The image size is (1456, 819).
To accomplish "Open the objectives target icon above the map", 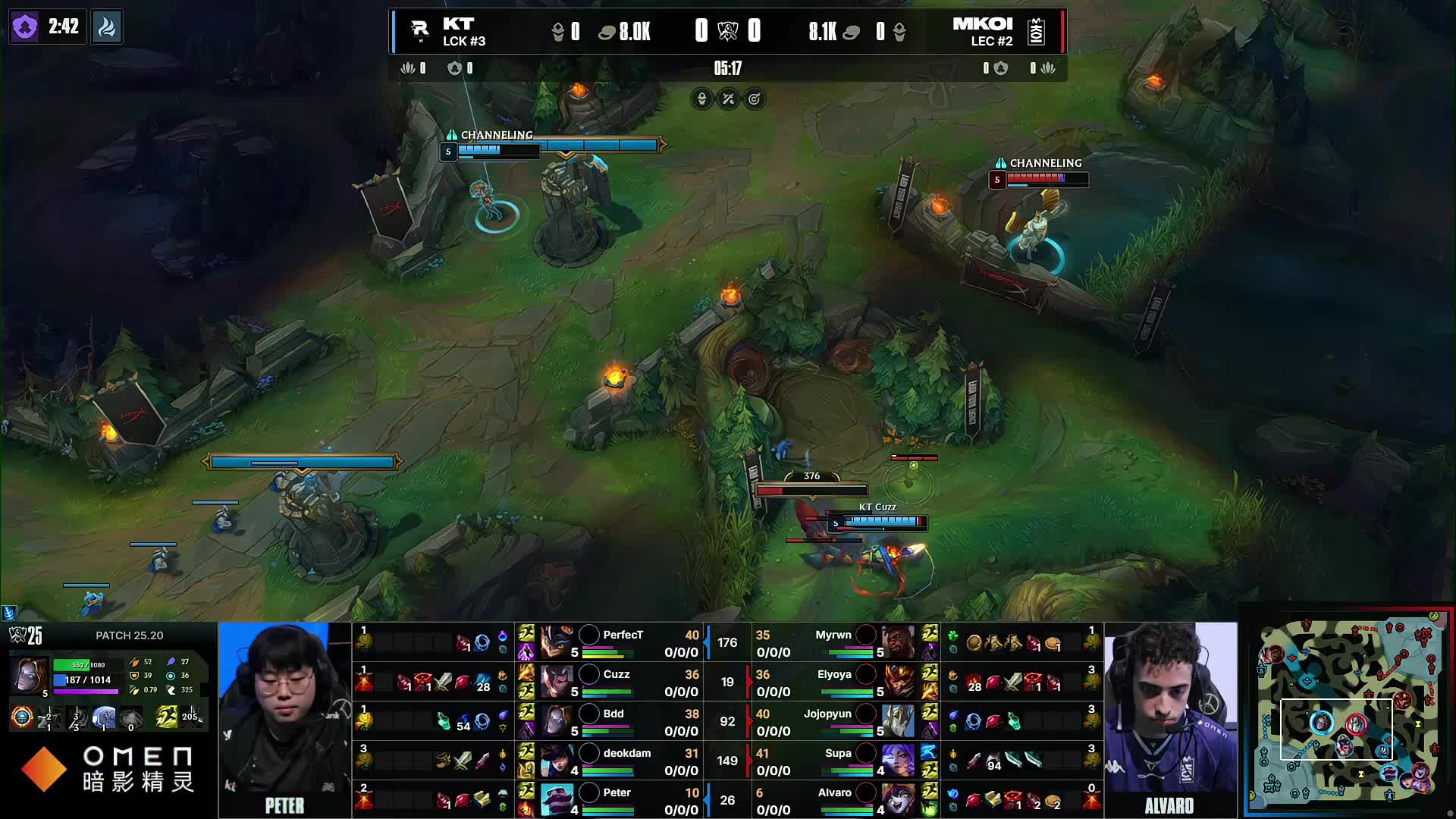I will point(755,99).
